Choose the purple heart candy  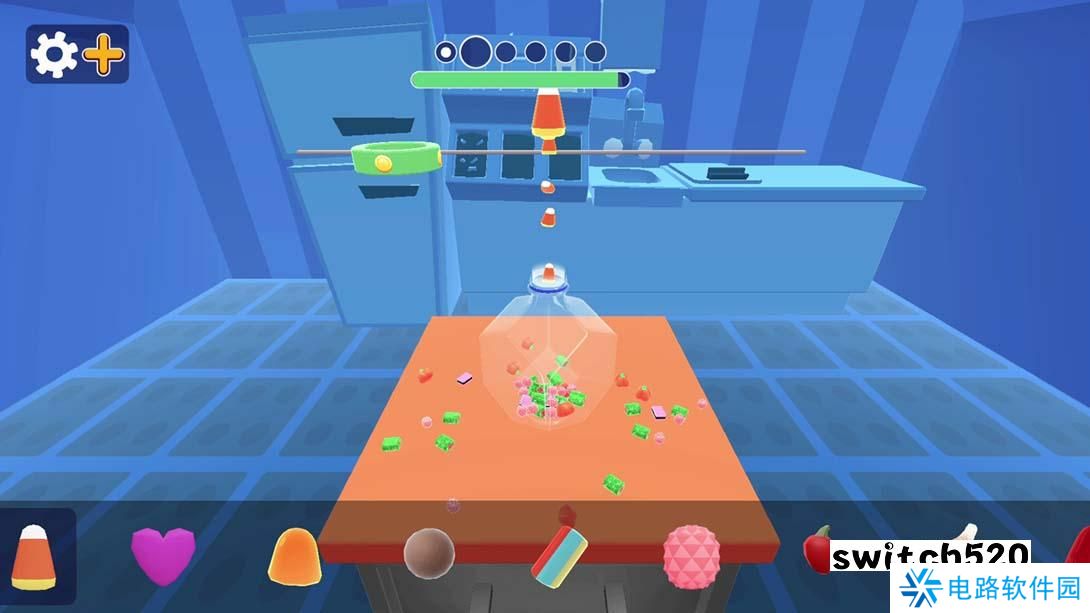click(163, 555)
